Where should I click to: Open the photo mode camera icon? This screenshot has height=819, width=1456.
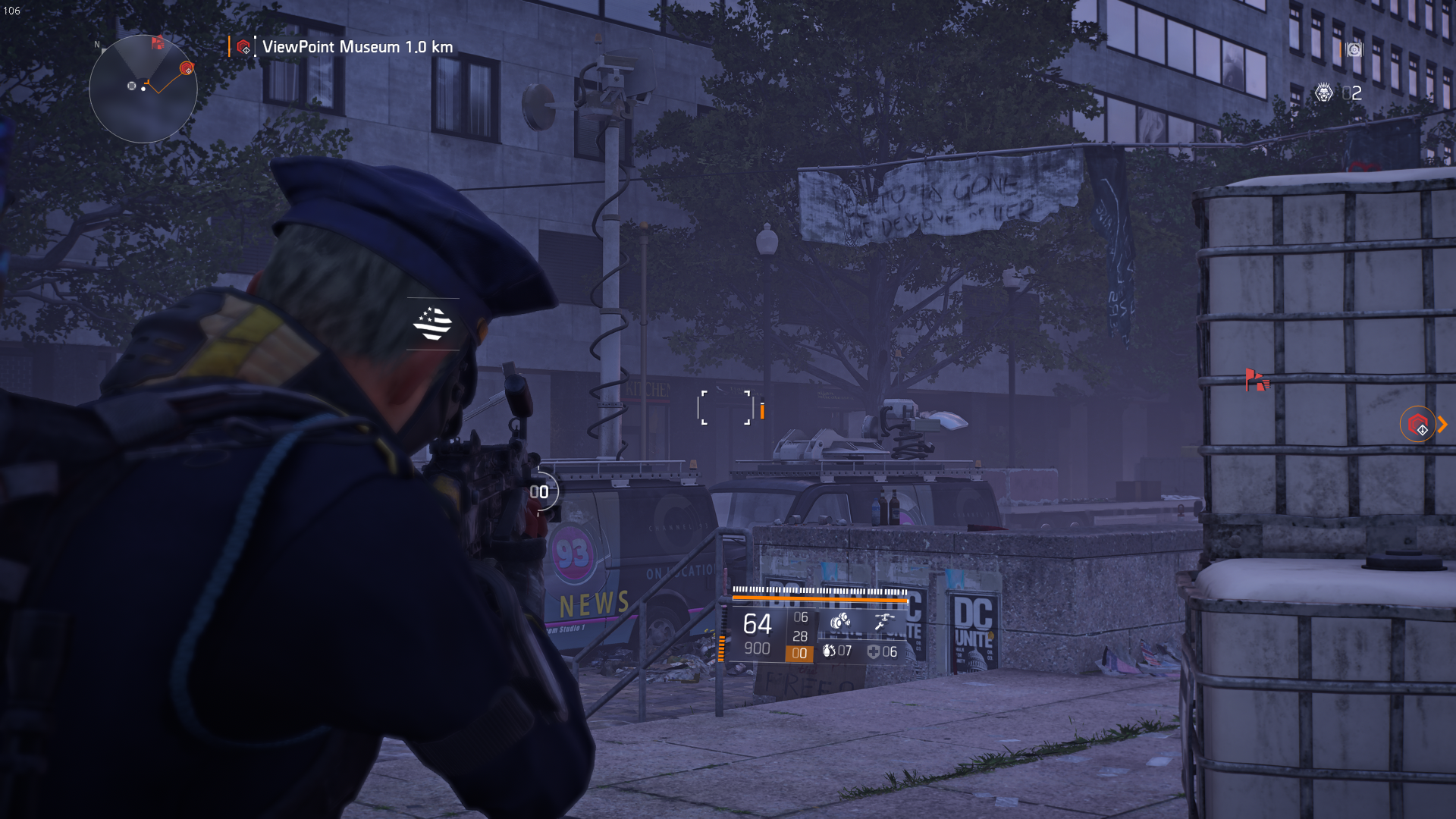click(1354, 49)
